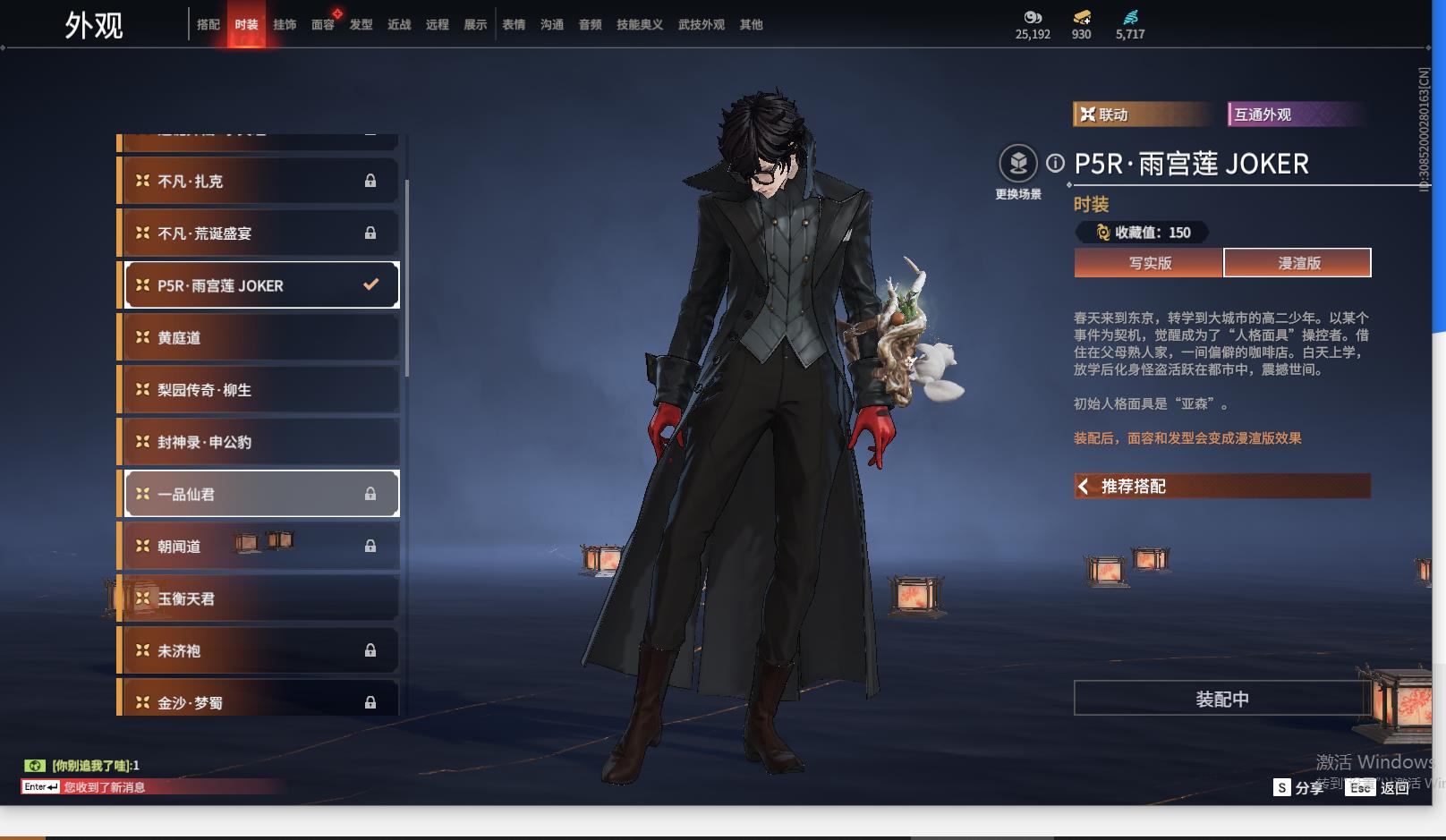The width and height of the screenshot is (1446, 840).
Task: Open the 挂饰 tab
Action: click(285, 25)
